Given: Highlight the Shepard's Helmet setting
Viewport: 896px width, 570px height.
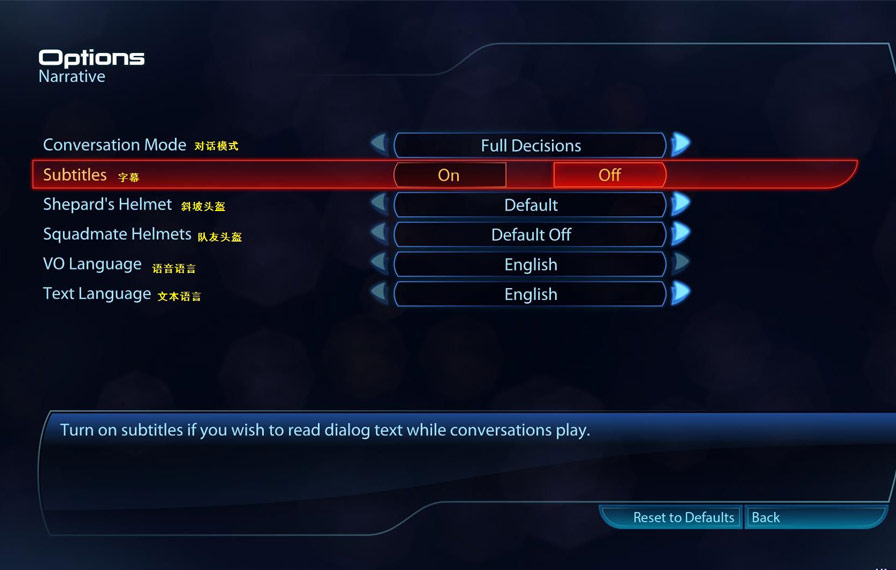Looking at the screenshot, I should 107,205.
